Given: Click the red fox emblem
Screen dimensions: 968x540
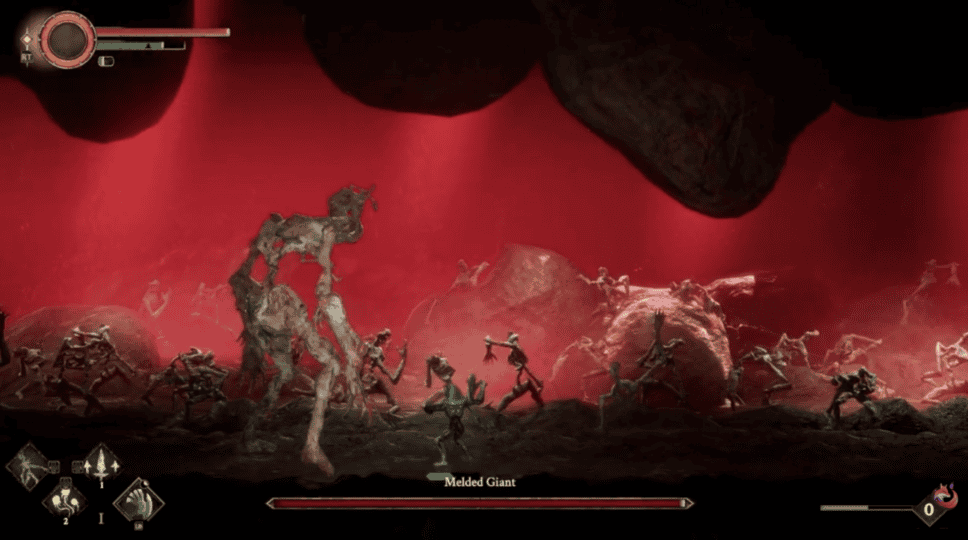Looking at the screenshot, I should click(x=942, y=494).
